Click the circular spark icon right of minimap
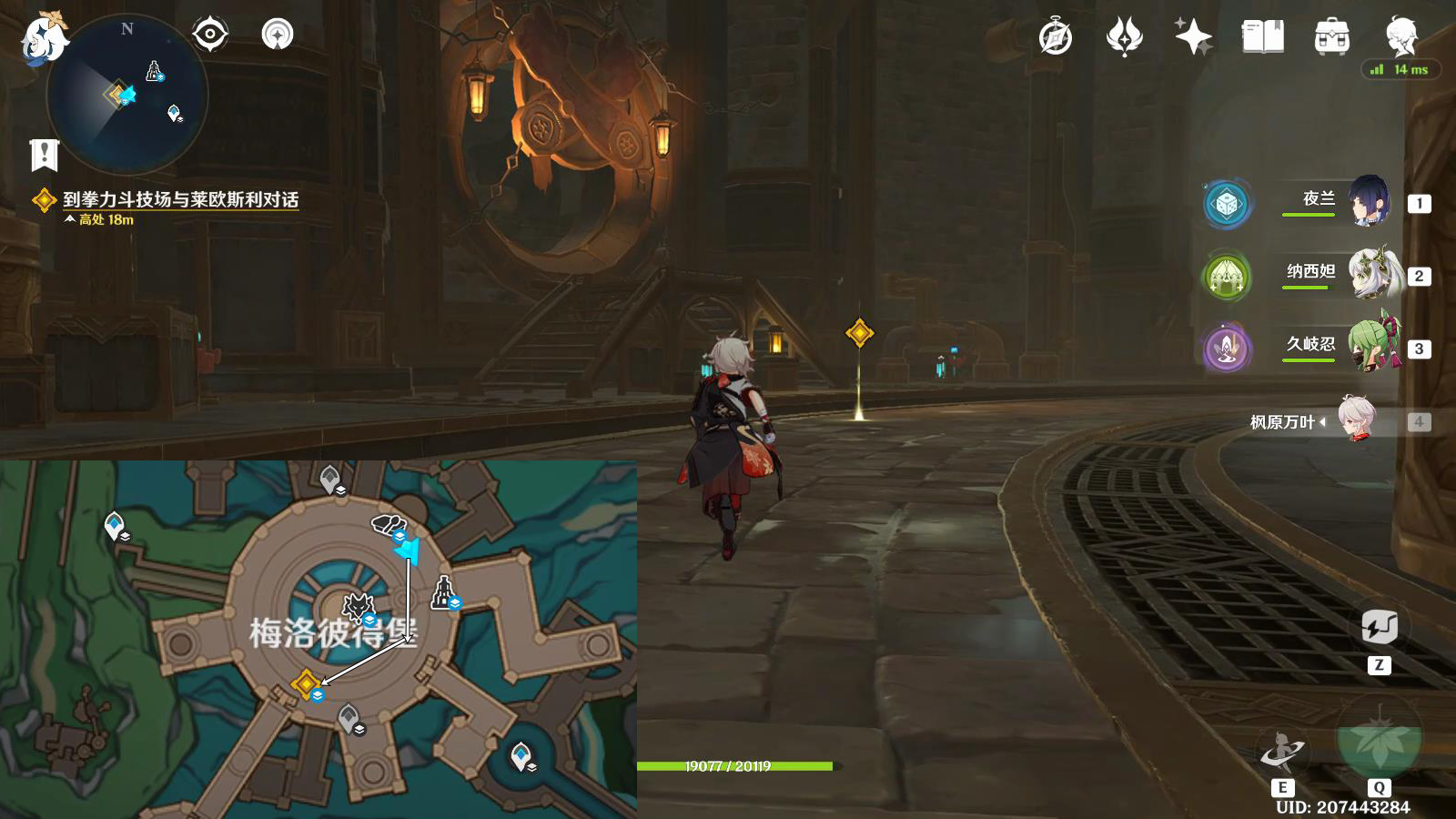Image resolution: width=1456 pixels, height=819 pixels. [276, 34]
